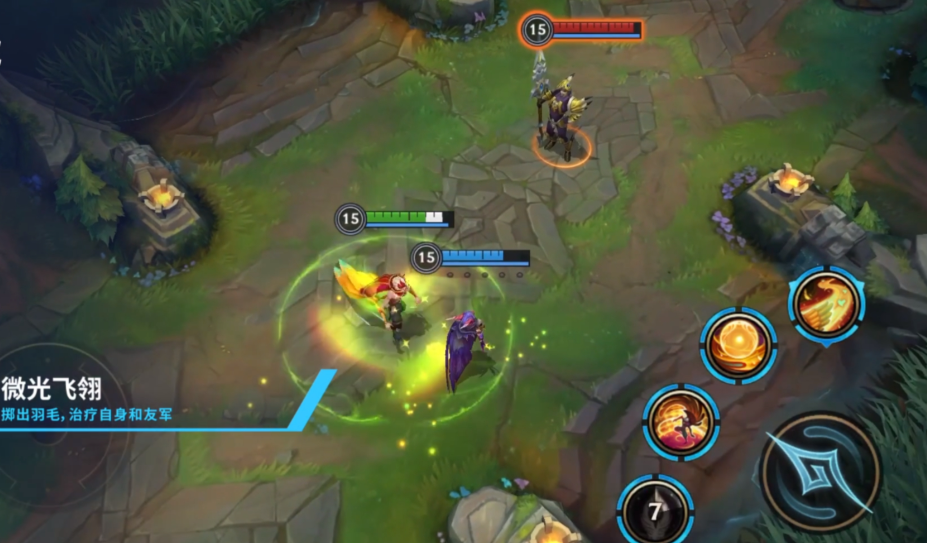
Task: Use the golden orb ability
Action: click(x=738, y=345)
